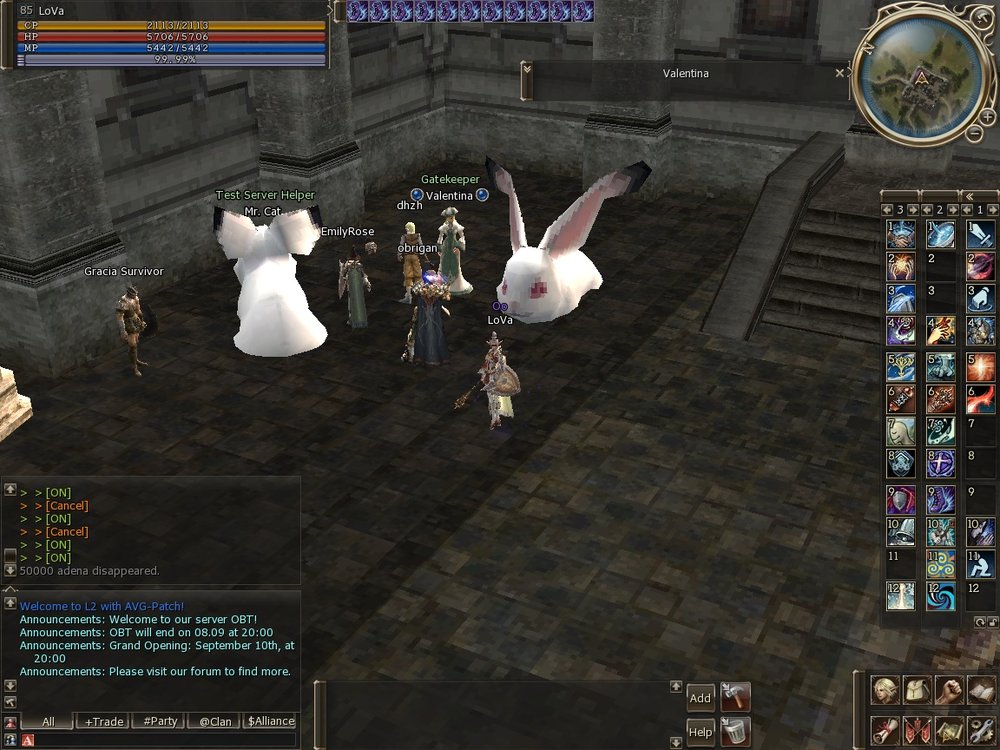
Task: Zoom in the minimap with plus button
Action: [x=988, y=117]
